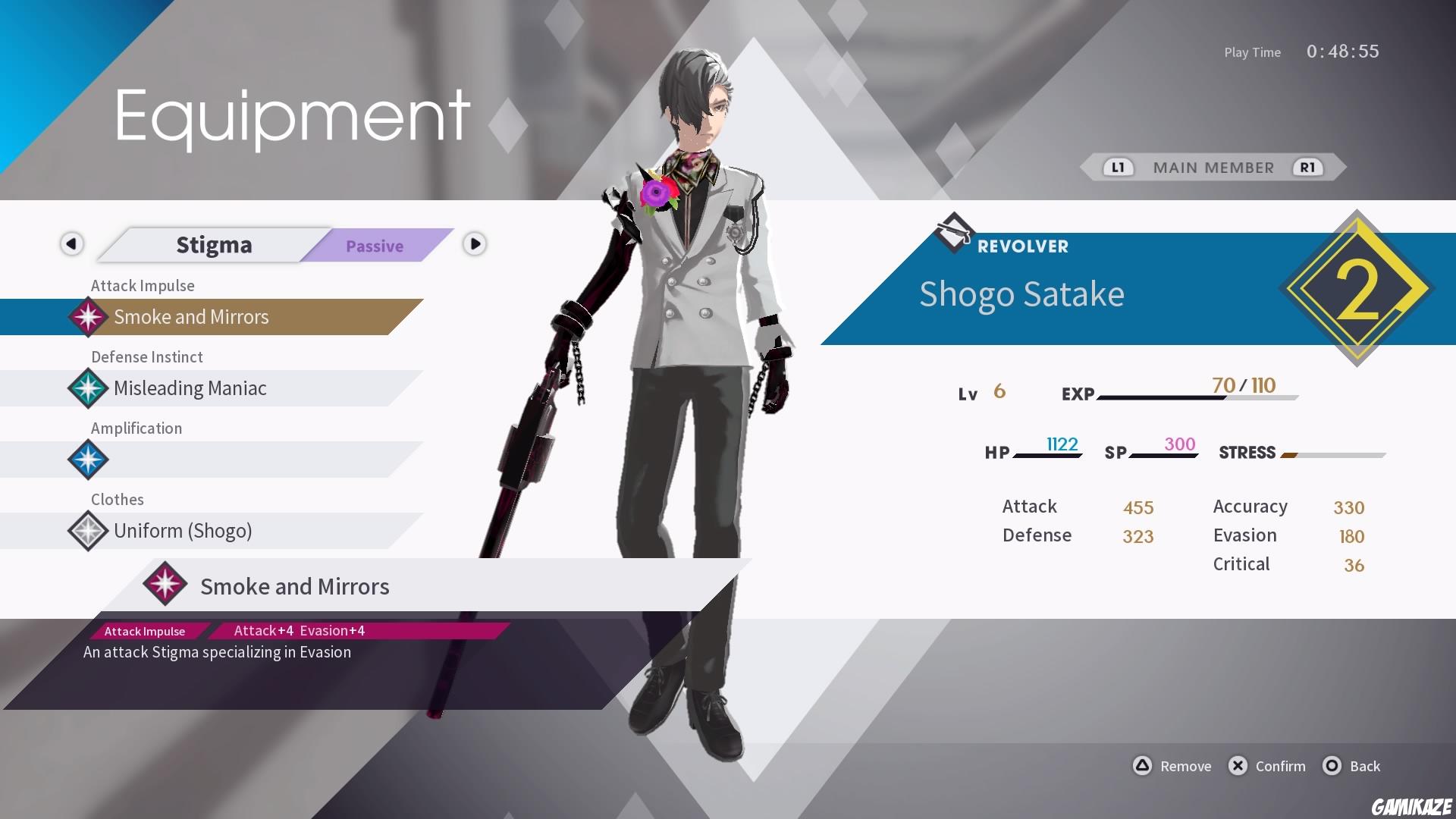This screenshot has height=819, width=1456.
Task: Click the character name Shogo Satake banner
Action: 1022,295
